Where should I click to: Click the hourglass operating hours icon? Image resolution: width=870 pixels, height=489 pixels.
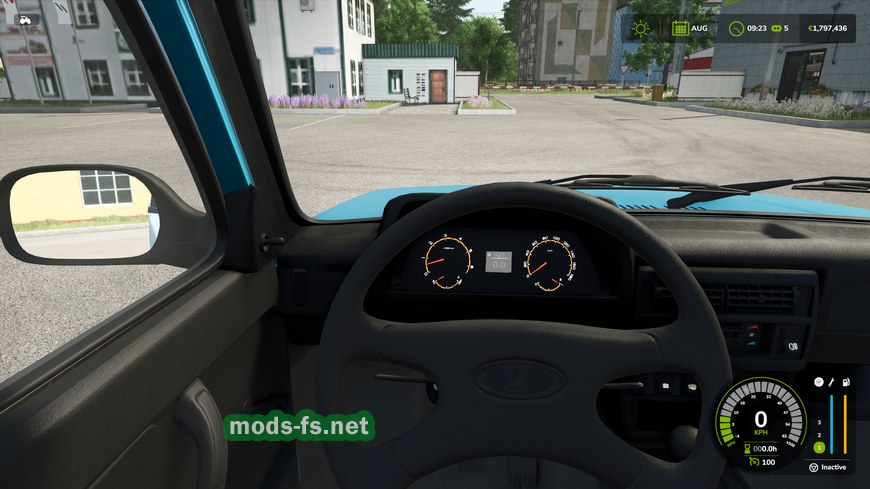coord(744,448)
